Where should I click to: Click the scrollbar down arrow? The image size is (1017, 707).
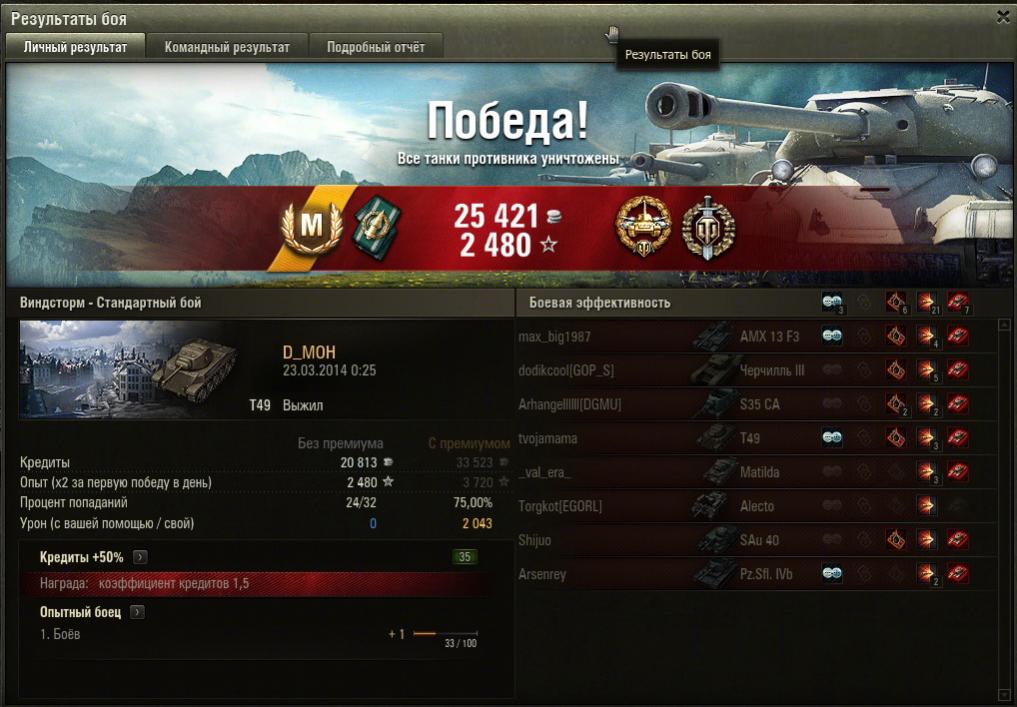click(1005, 693)
